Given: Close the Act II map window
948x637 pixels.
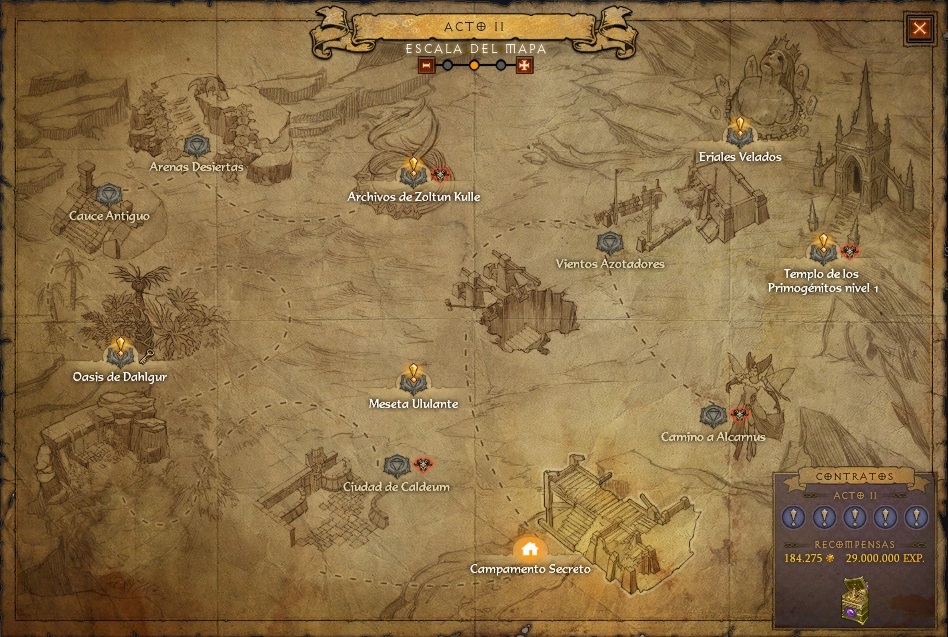Looking at the screenshot, I should [x=919, y=28].
